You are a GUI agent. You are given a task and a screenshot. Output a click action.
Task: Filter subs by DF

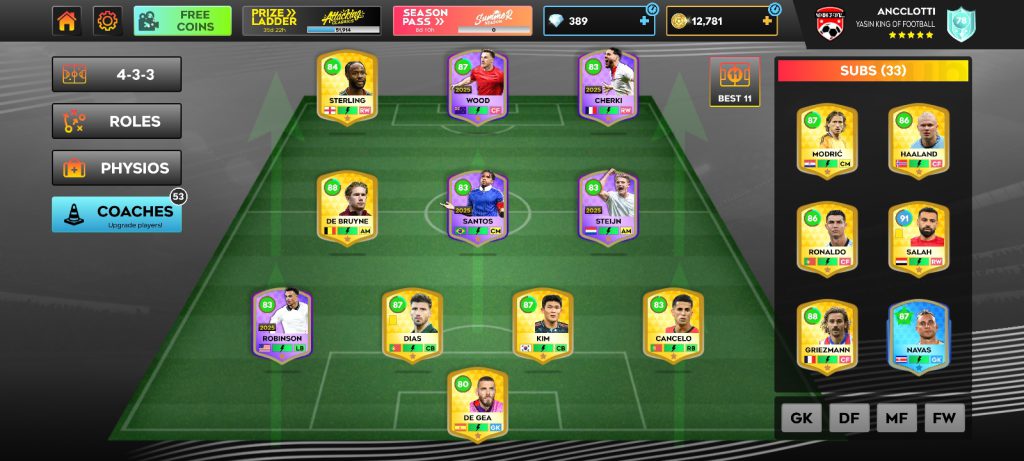(x=849, y=418)
